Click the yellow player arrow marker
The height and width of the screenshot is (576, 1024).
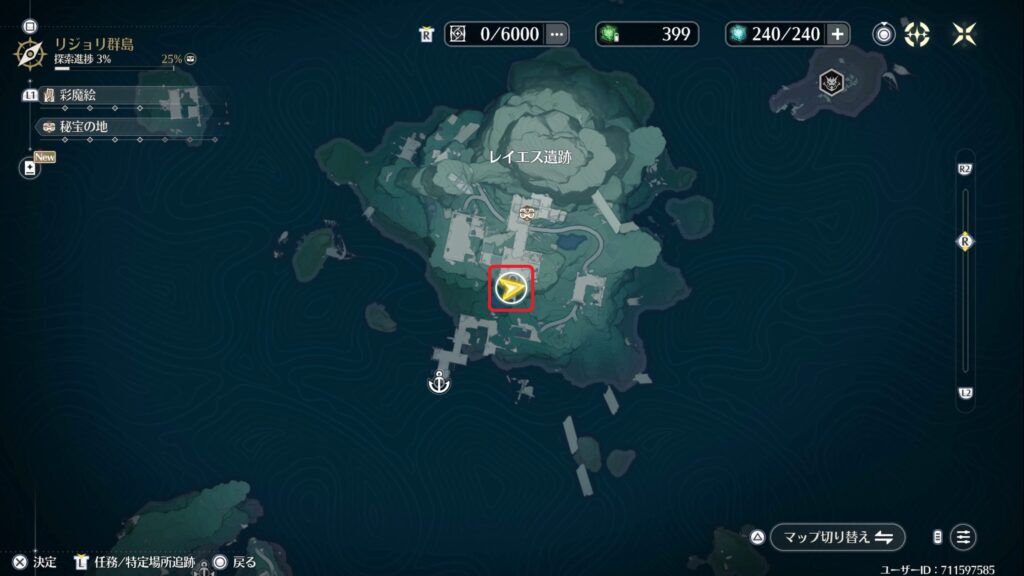pos(511,289)
